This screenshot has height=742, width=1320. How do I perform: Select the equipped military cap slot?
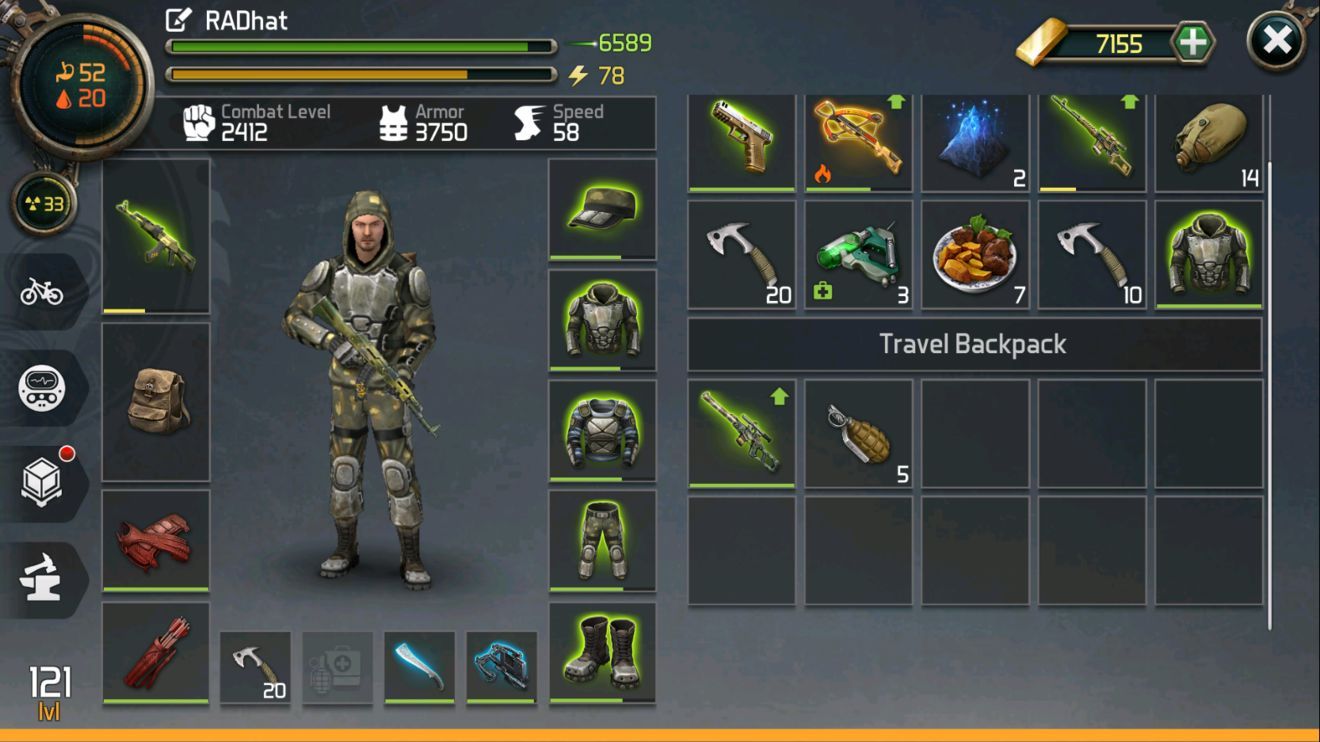click(602, 209)
